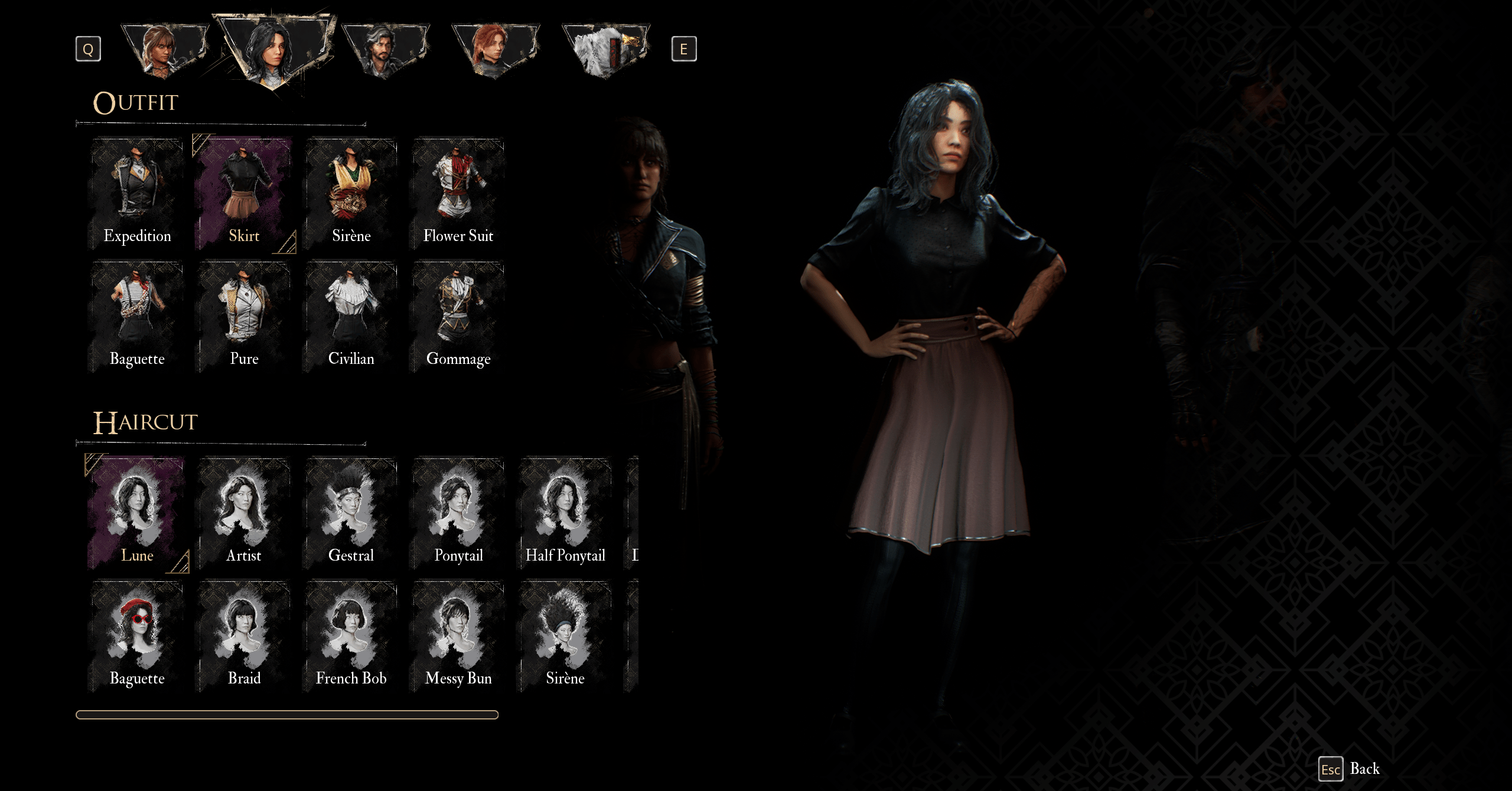Apply the French Bob haircut
Image resolution: width=1512 pixels, height=791 pixels.
(x=351, y=636)
